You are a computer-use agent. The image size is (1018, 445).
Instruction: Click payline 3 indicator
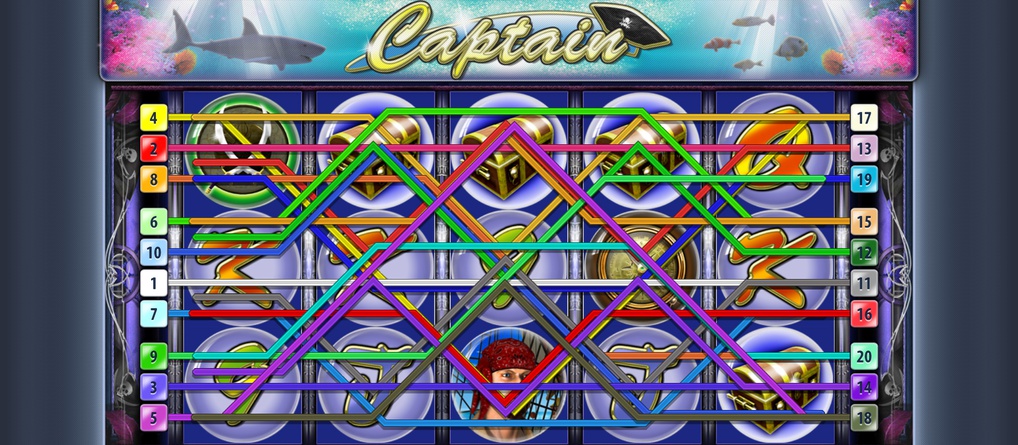[154, 385]
